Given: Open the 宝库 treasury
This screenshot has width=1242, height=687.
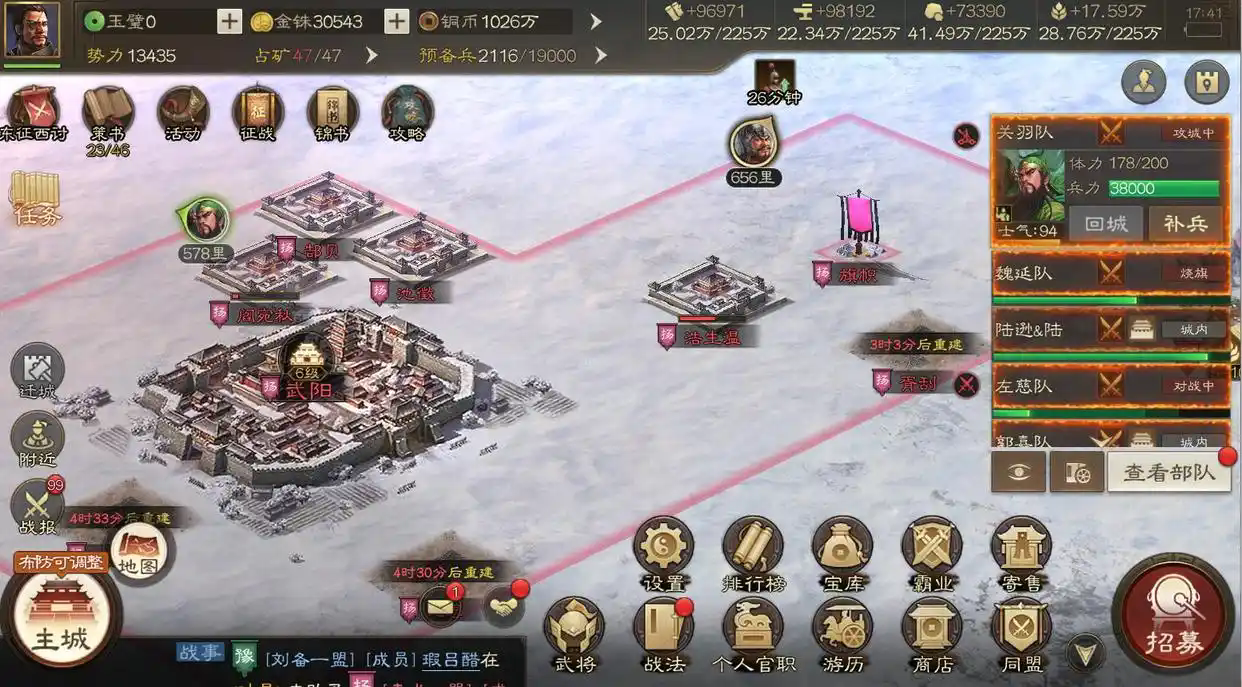Looking at the screenshot, I should point(842,552).
